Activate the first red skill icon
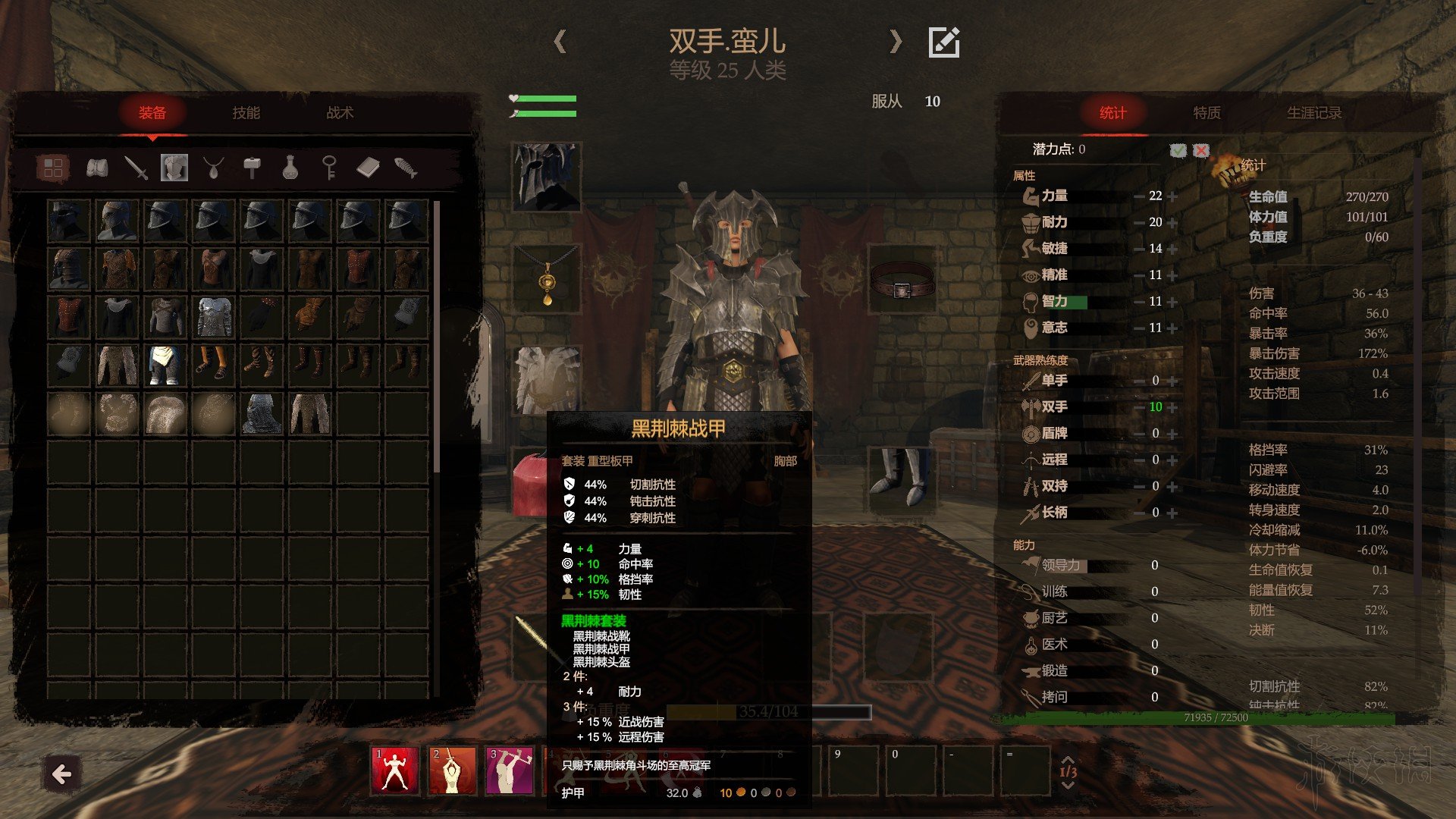1456x819 pixels. click(x=394, y=770)
